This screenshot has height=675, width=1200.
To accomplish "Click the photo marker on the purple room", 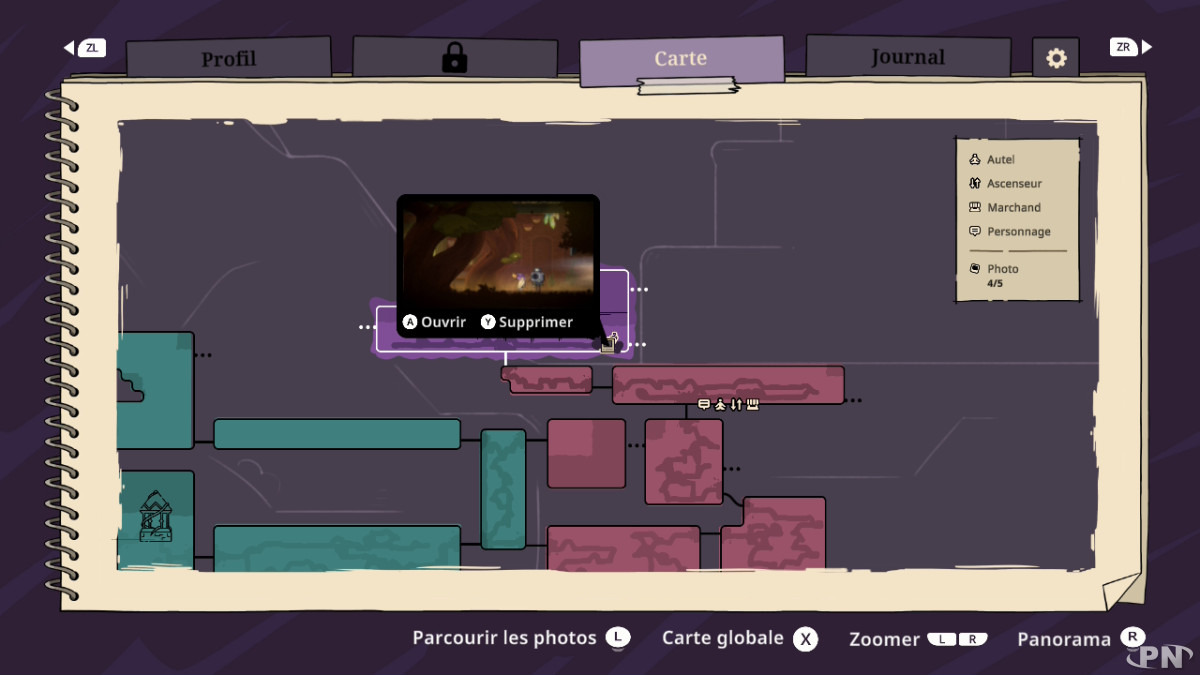I will [x=609, y=343].
